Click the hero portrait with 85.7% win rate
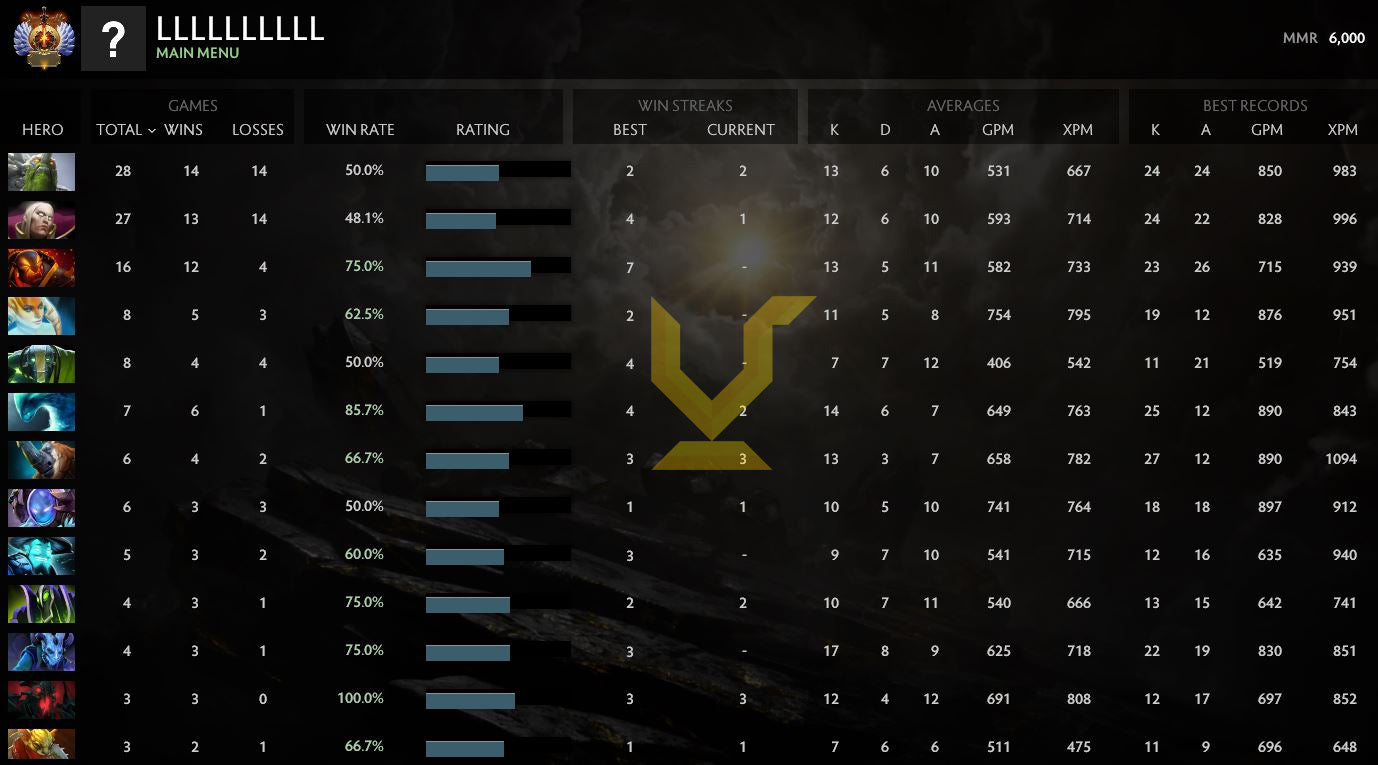The image size is (1378, 765). [41, 411]
